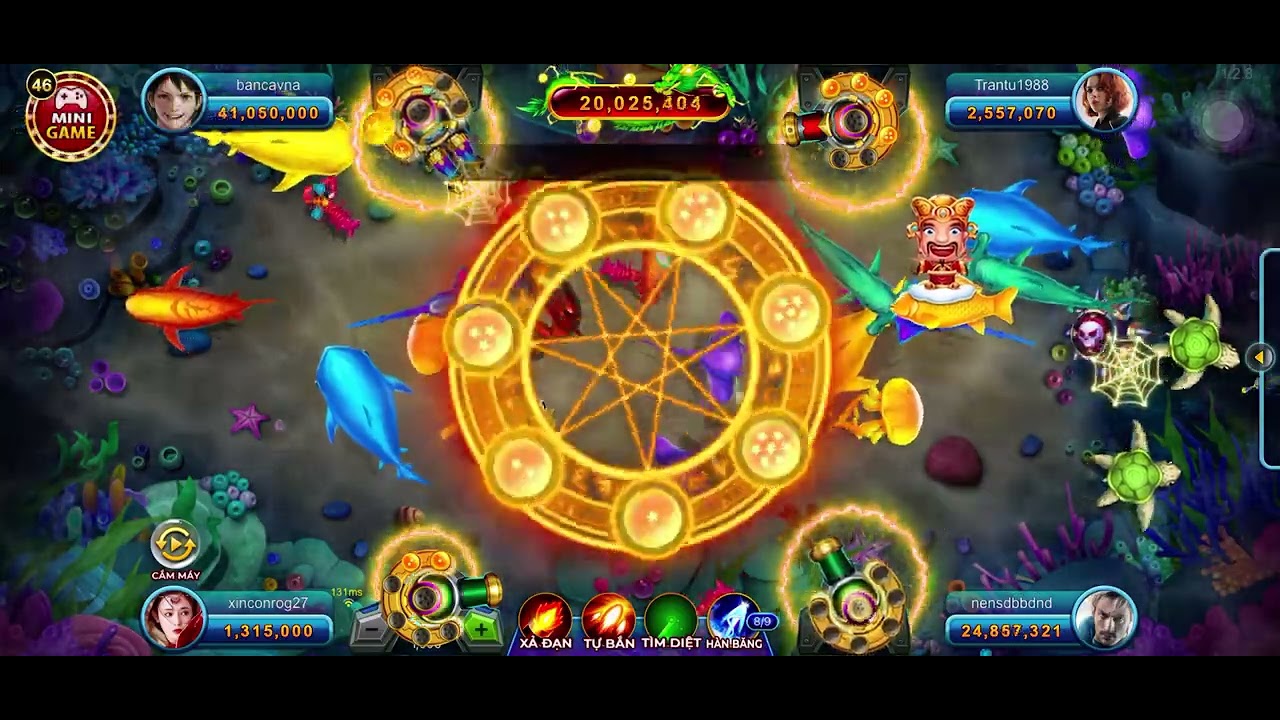Select the jackpot banner showing 20,025,404

point(640,100)
